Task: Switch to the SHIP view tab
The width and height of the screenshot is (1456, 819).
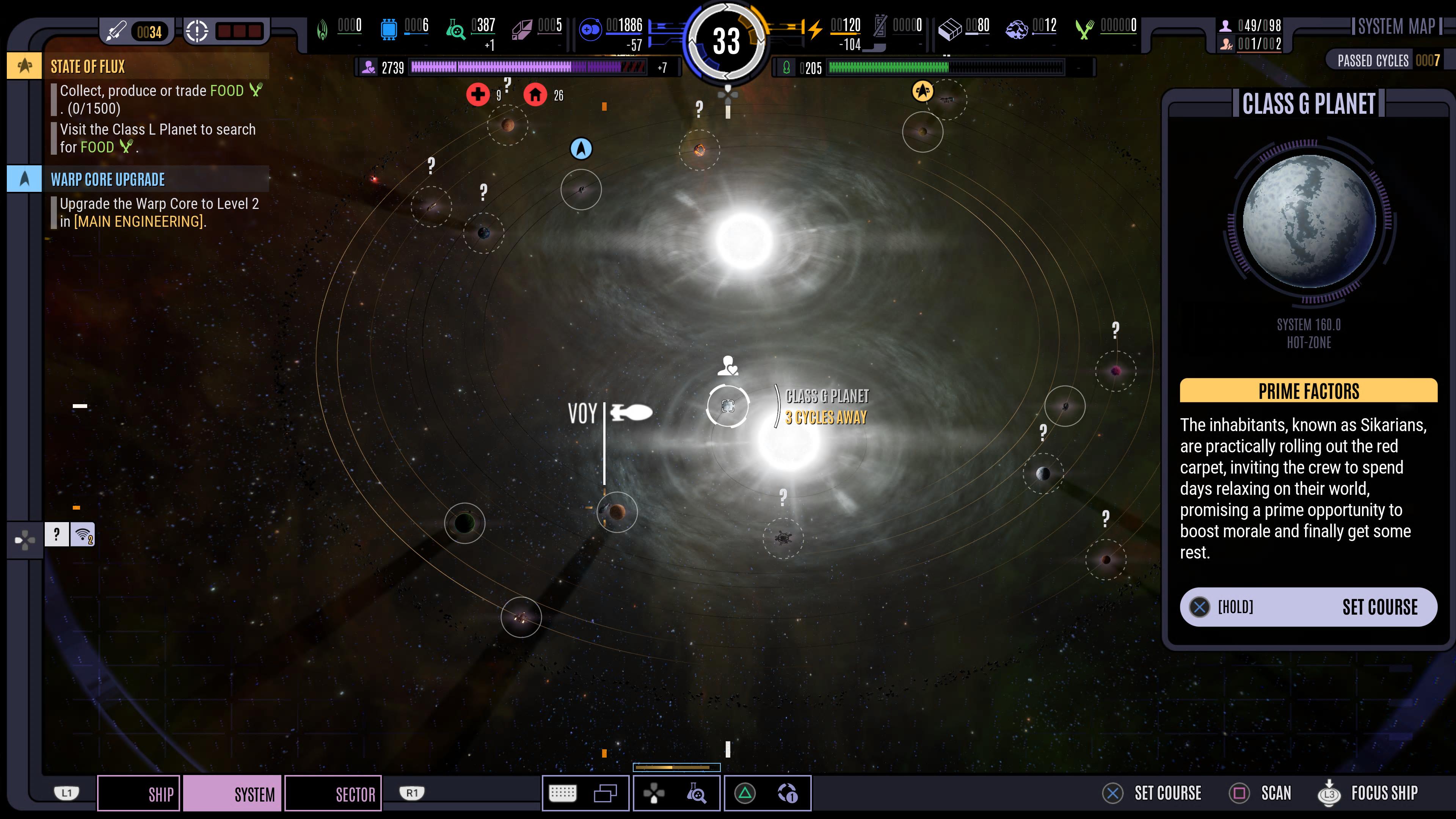Action: (139, 794)
